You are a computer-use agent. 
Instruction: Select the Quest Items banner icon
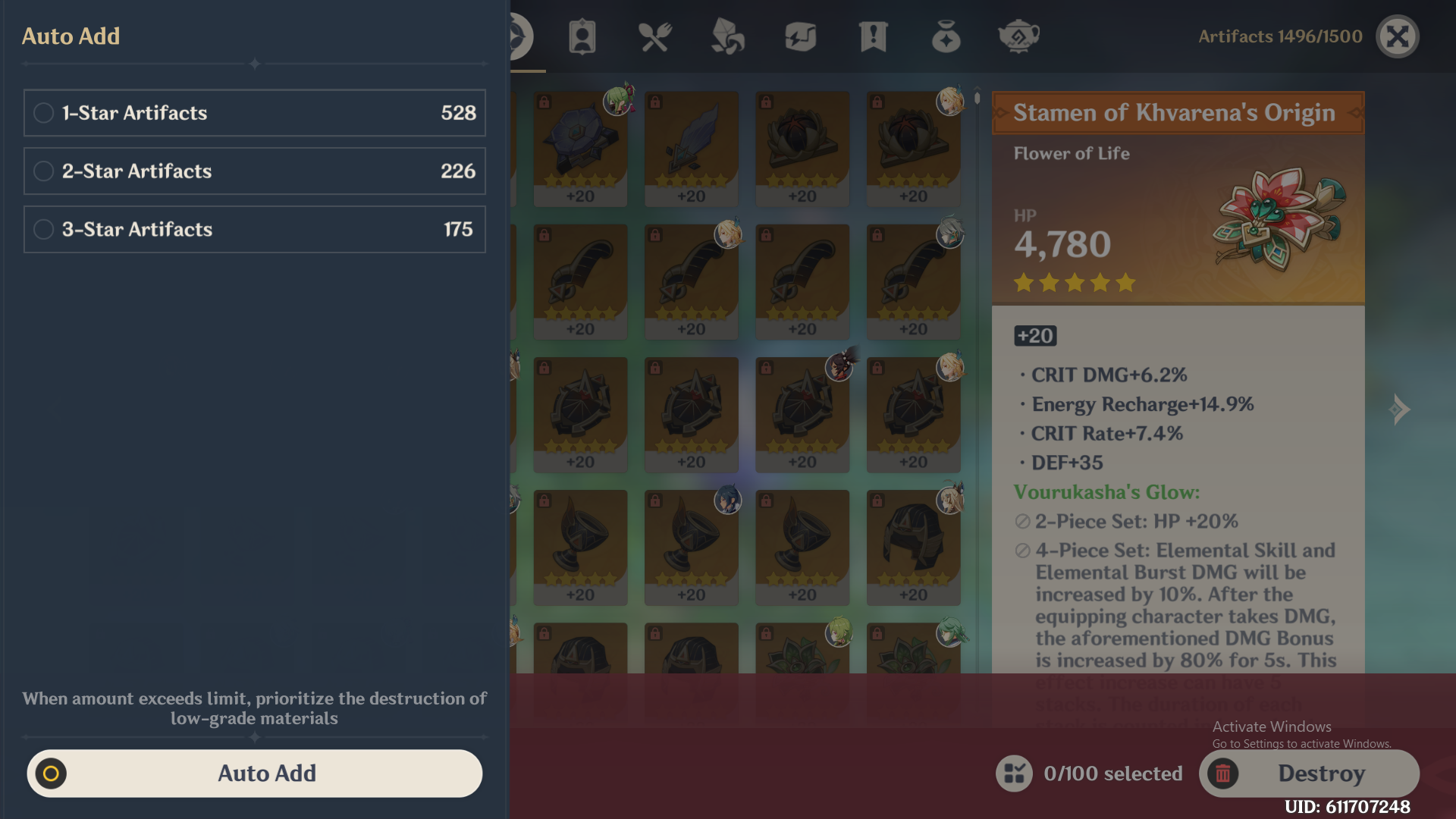point(873,36)
